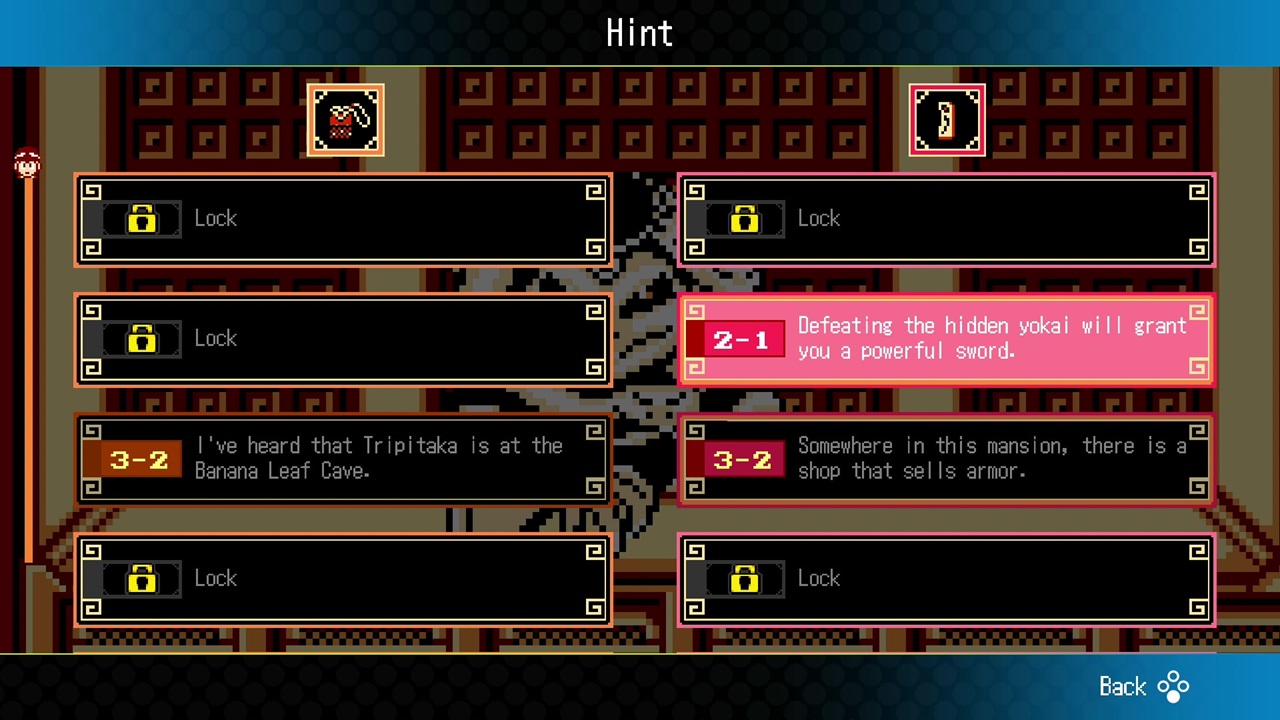The height and width of the screenshot is (720, 1280).
Task: Open the second locked hint slot on the left
Action: [343, 339]
